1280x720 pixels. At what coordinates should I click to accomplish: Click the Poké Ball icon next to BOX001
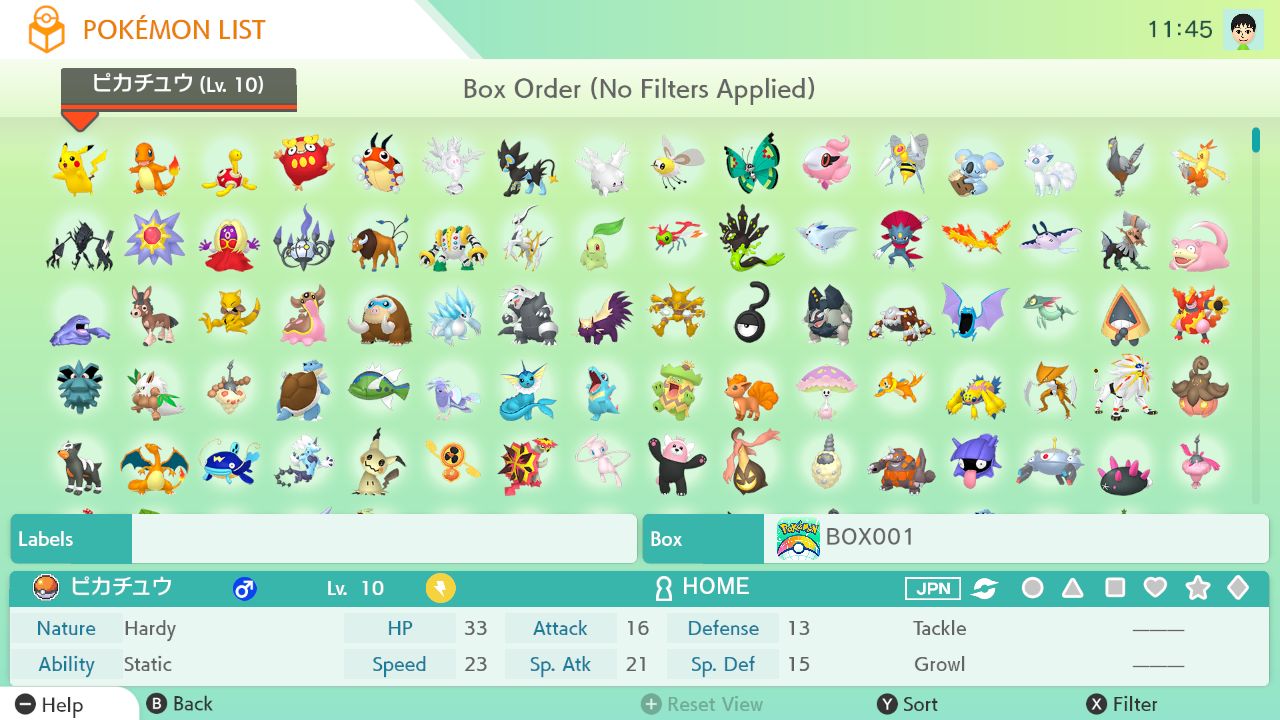click(795, 538)
